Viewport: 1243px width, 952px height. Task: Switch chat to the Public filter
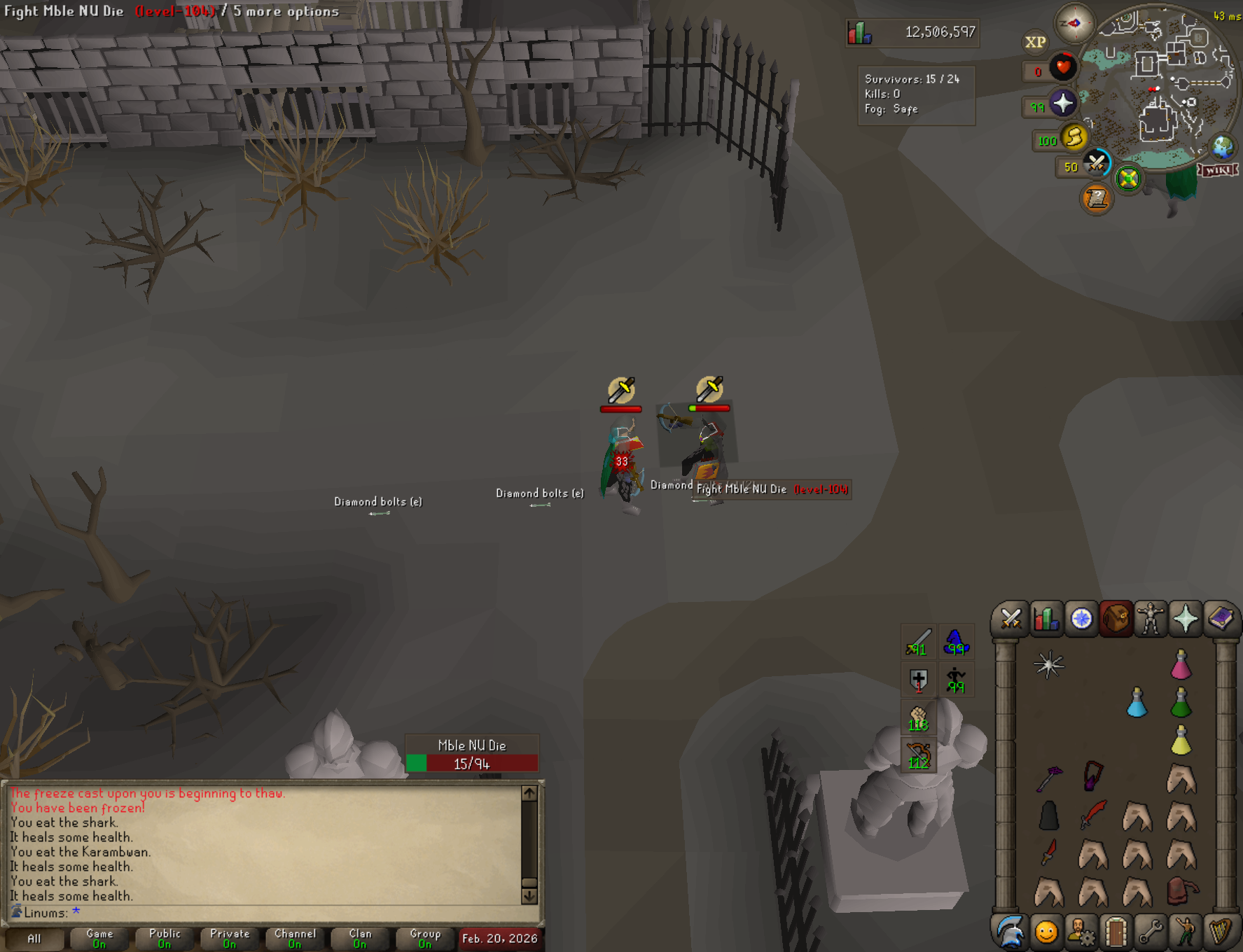point(165,938)
